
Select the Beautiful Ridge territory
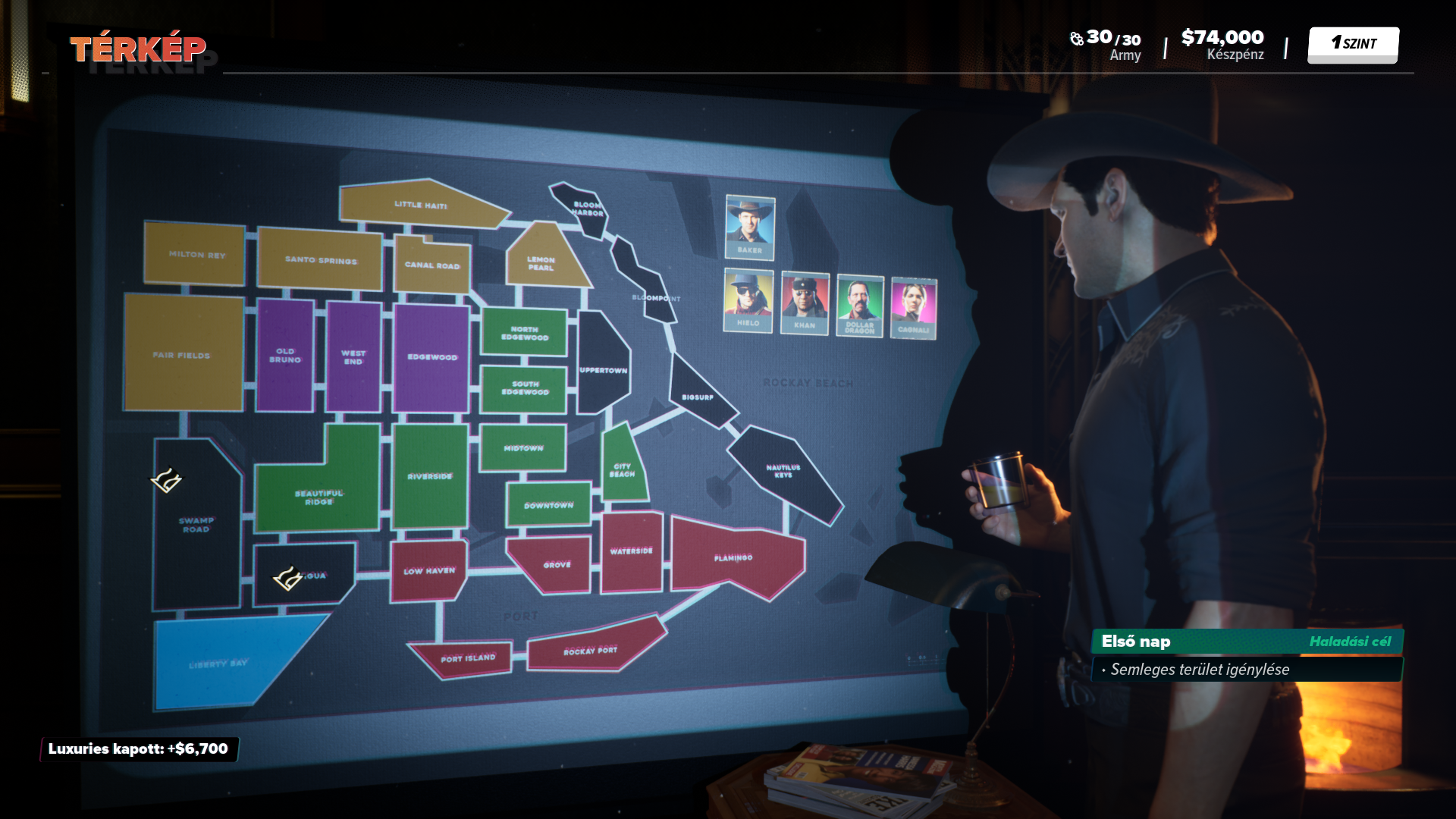319,497
